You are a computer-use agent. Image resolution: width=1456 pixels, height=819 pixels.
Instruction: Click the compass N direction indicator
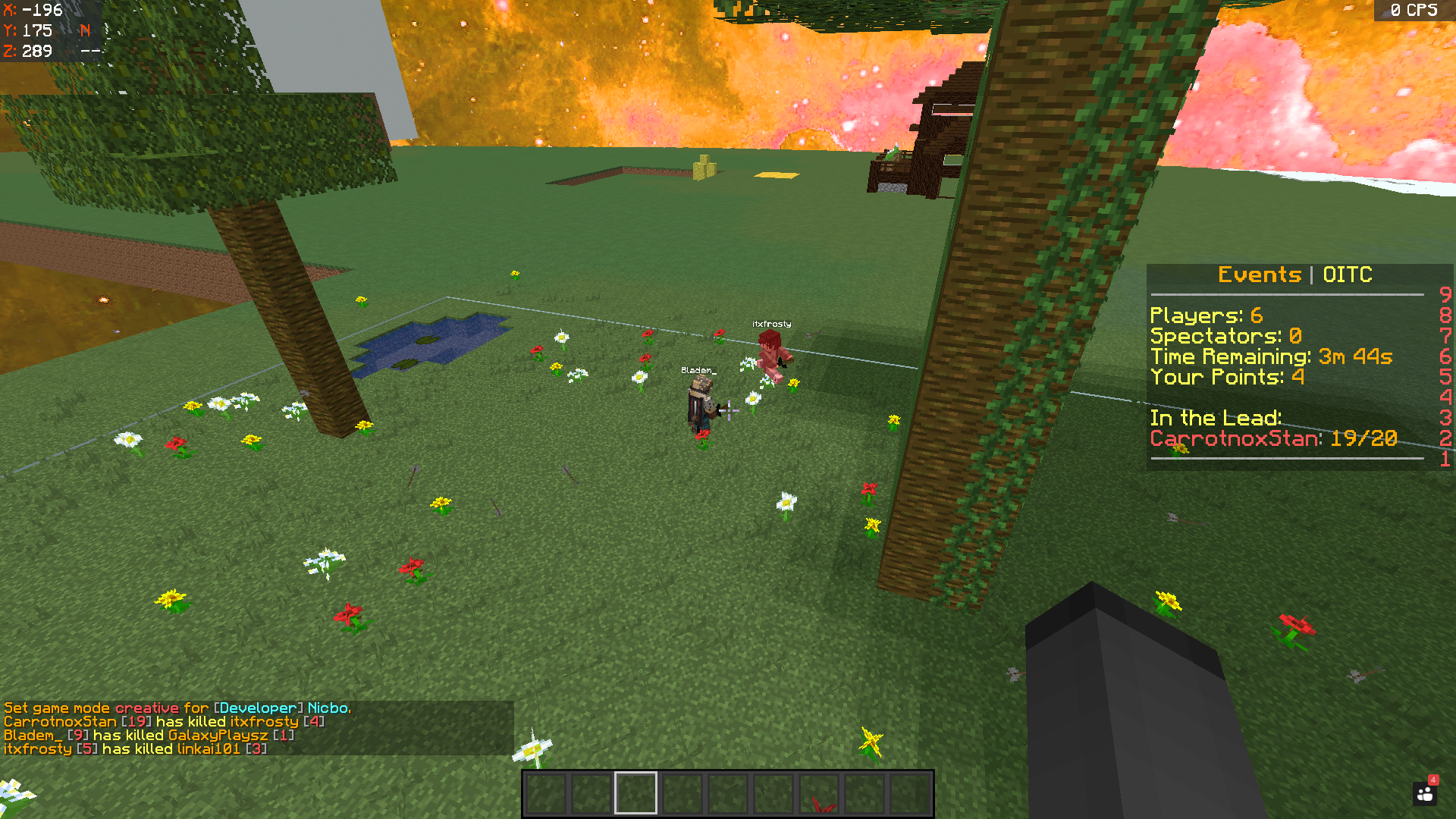83,30
